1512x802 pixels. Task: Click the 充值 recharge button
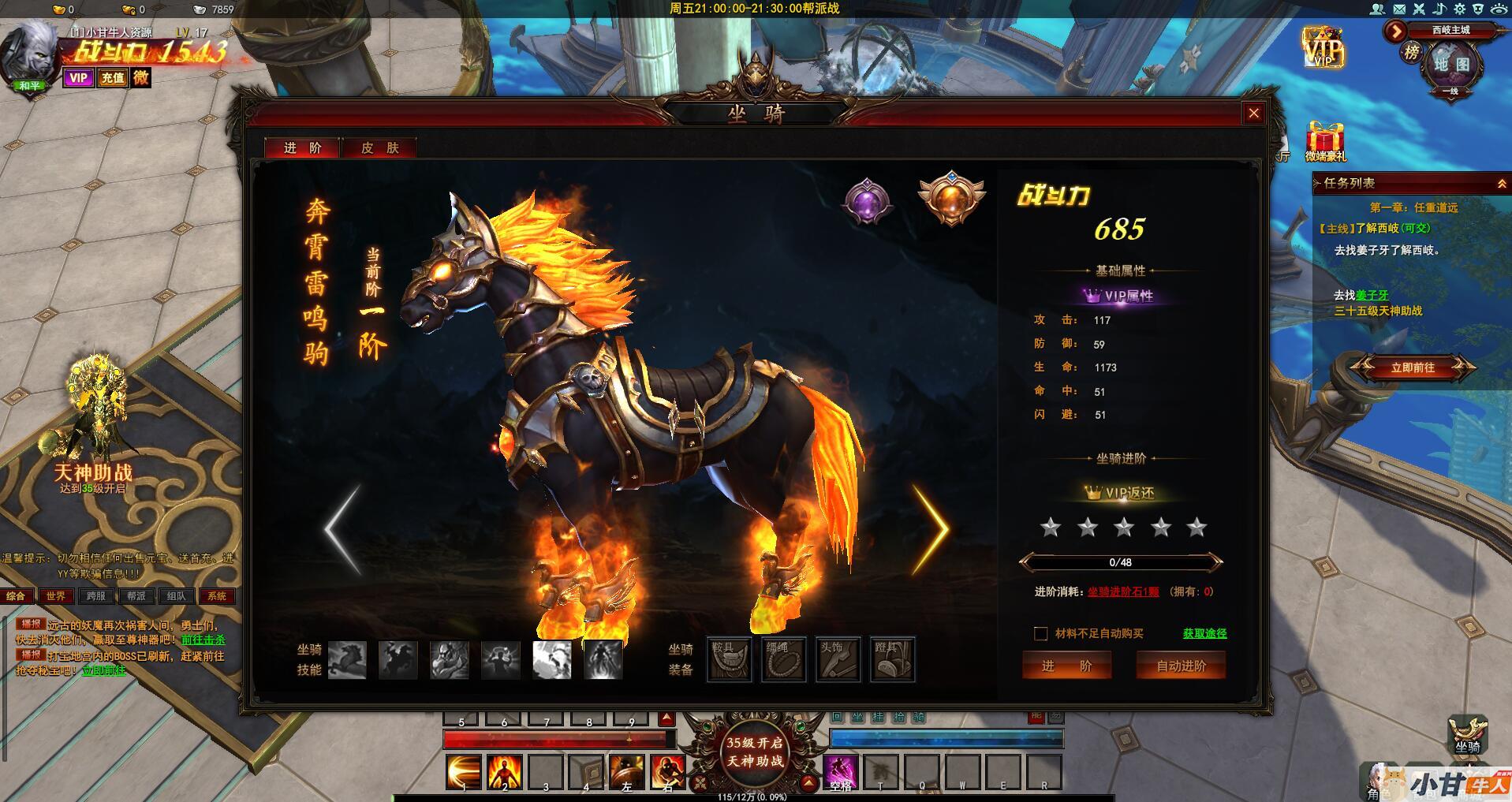[x=112, y=77]
